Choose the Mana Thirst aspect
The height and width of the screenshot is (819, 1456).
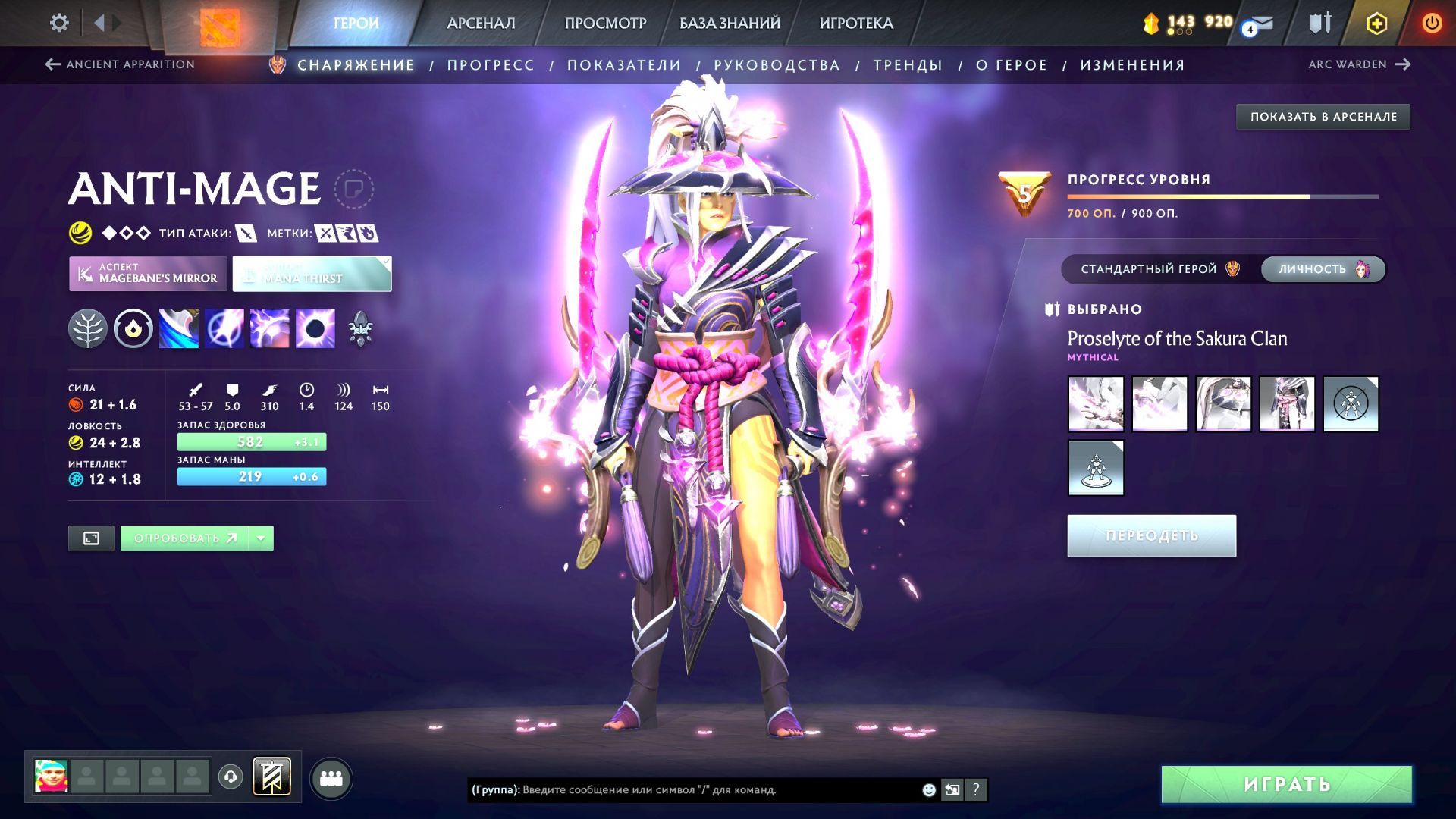point(312,274)
